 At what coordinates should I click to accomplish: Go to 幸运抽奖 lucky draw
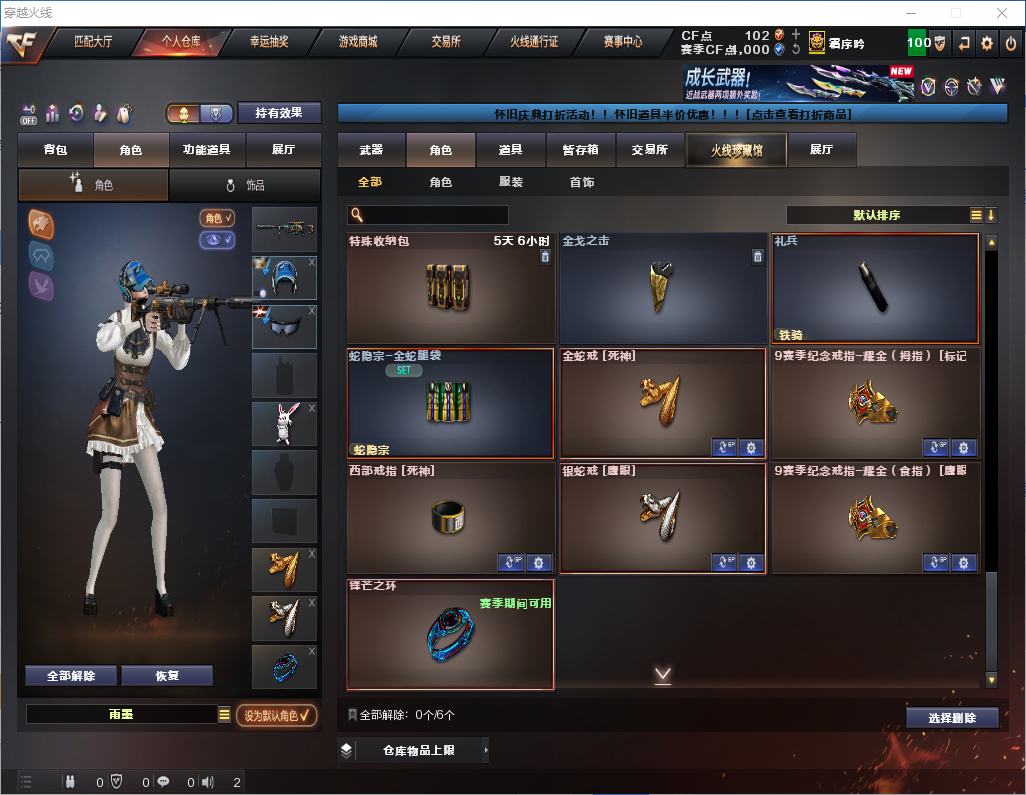click(268, 43)
